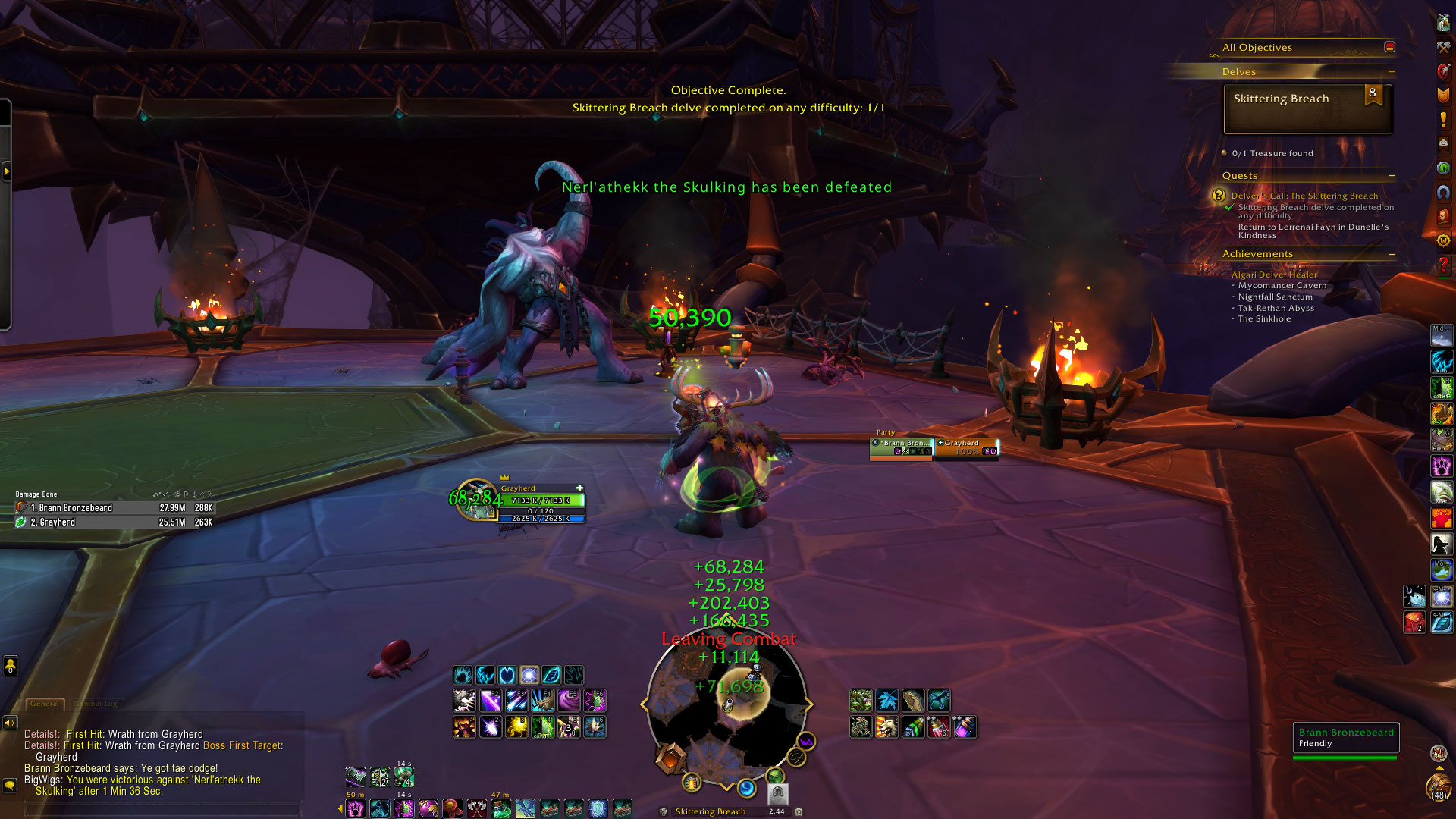The height and width of the screenshot is (819, 1456).
Task: Open the red question mark help button
Action: 1443,265
